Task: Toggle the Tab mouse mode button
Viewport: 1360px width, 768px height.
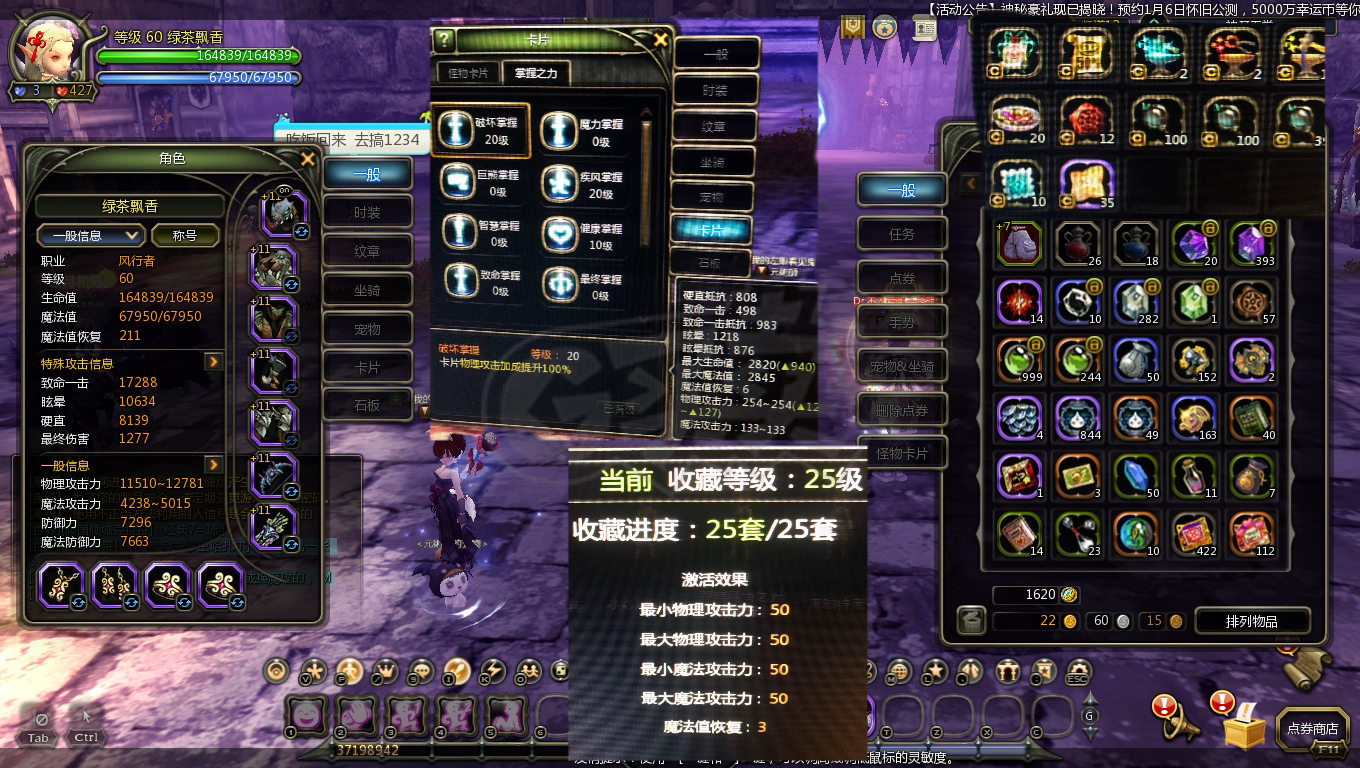Action: (38, 737)
